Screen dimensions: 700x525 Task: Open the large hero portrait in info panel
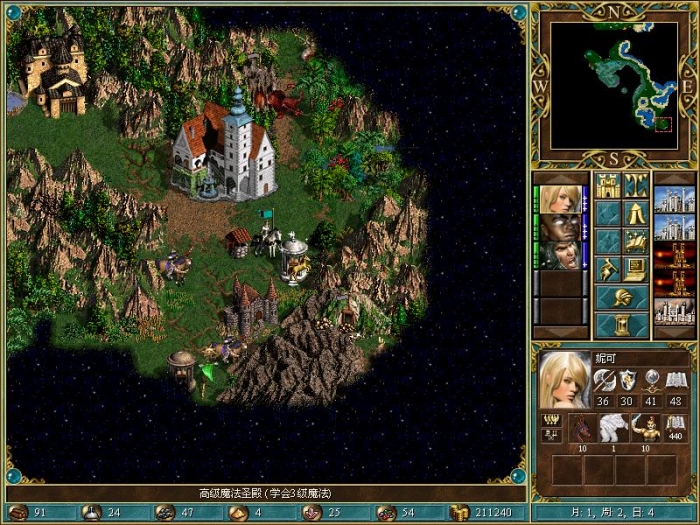565,381
